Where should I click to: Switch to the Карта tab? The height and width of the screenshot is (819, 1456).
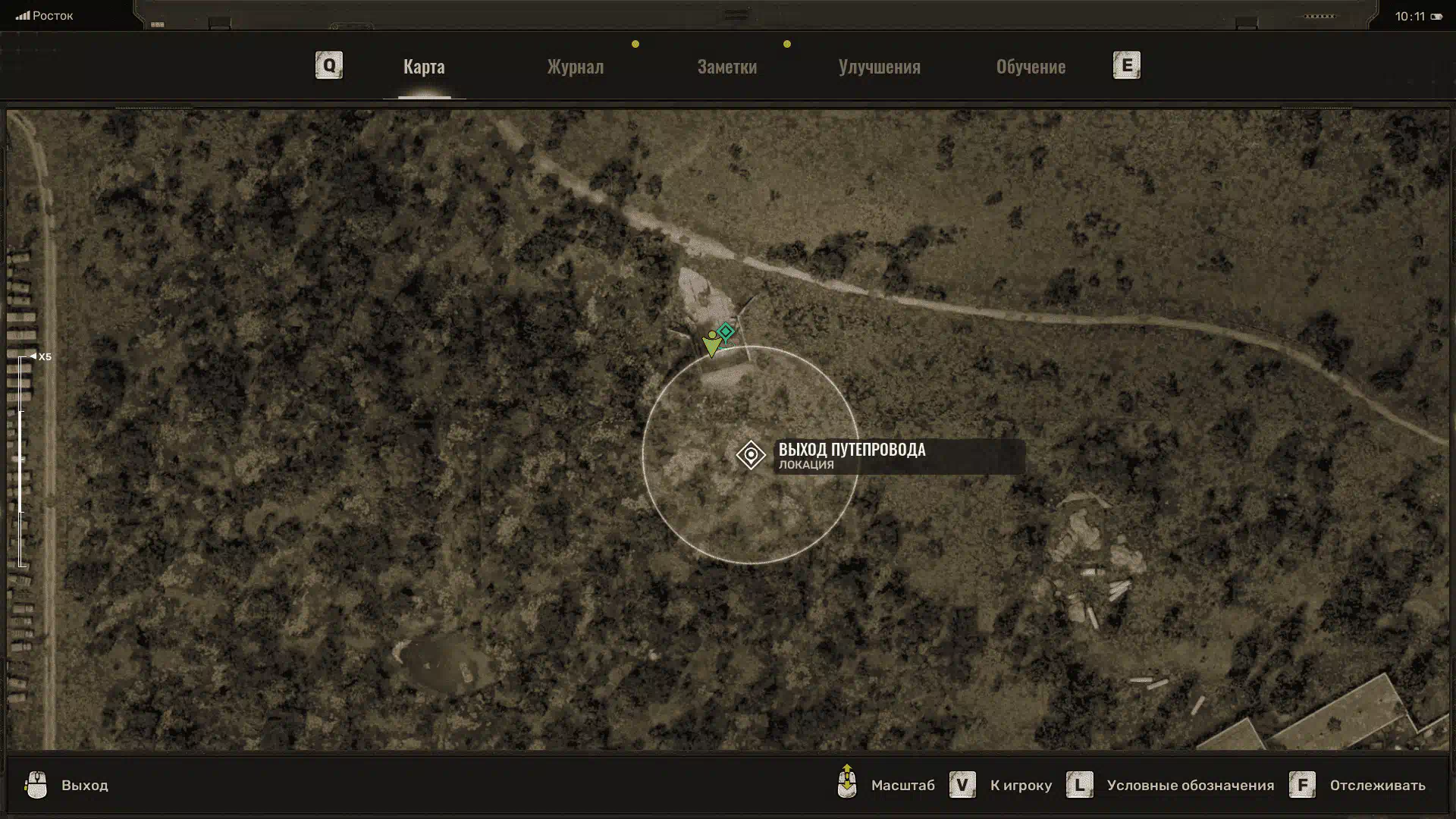424,67
